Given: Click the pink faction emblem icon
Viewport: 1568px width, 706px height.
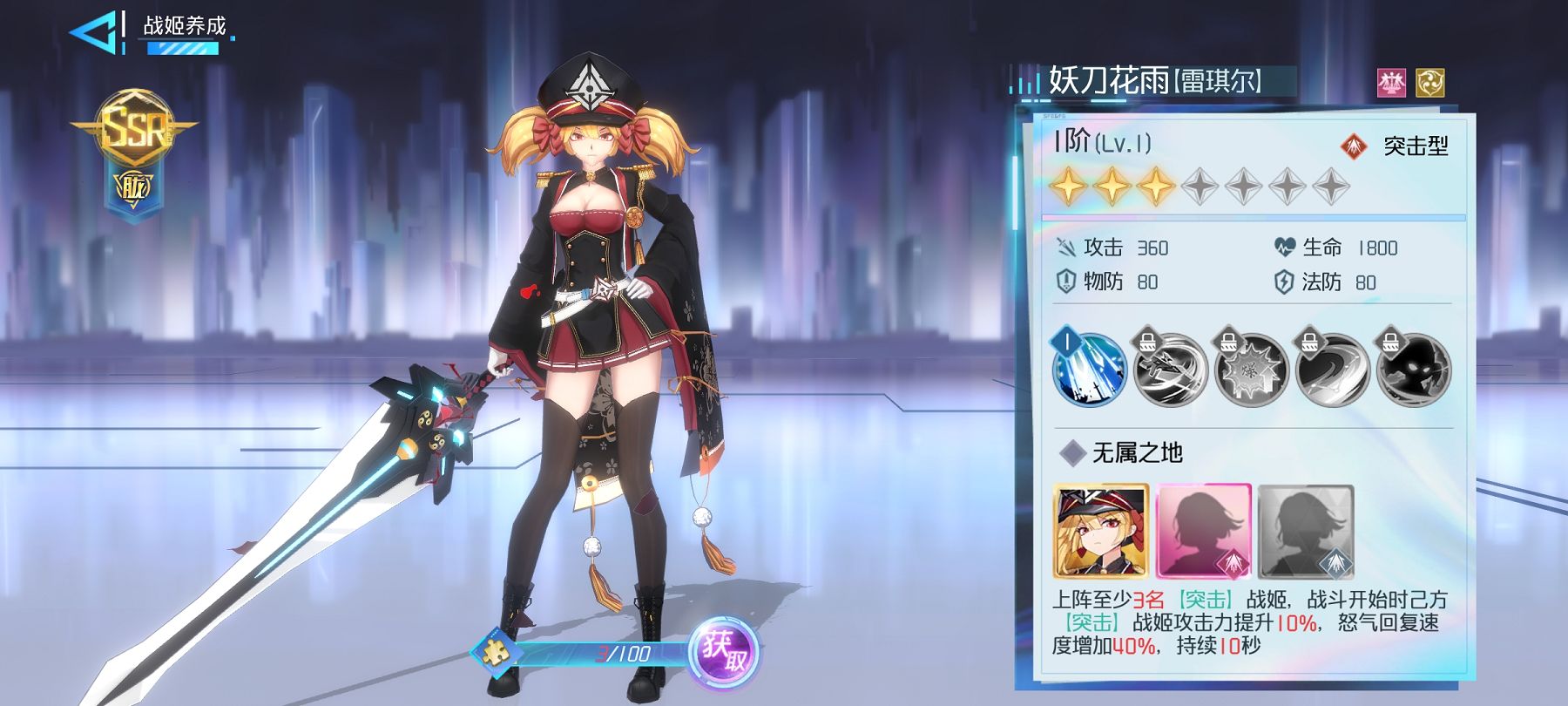Looking at the screenshot, I should click(x=1392, y=83).
